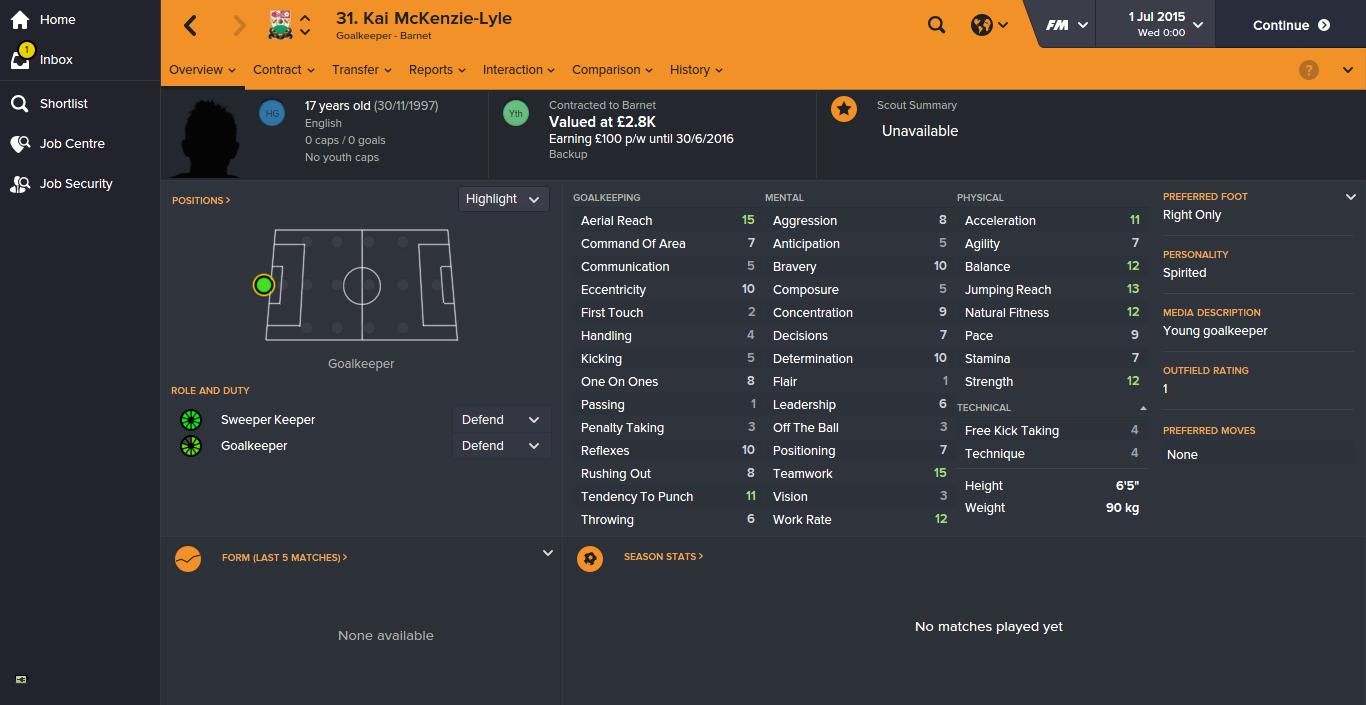Viewport: 1366px width, 705px height.
Task: Open the Overview tab dropdown
Action: tap(202, 70)
